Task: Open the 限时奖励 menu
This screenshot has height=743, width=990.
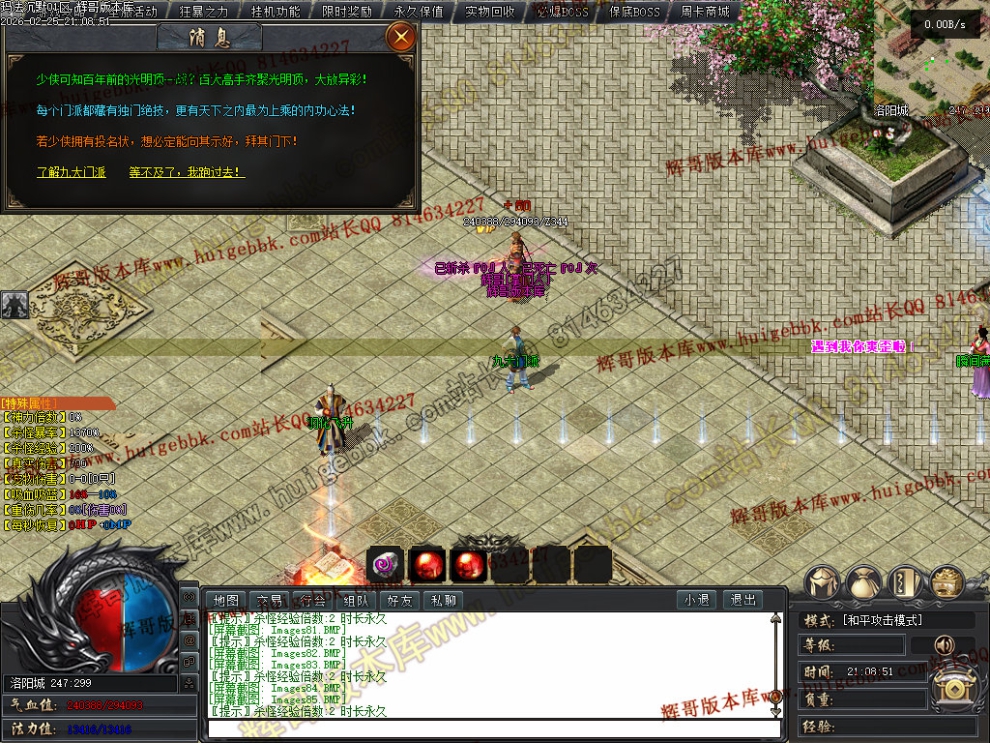Action: pyautogui.click(x=347, y=12)
